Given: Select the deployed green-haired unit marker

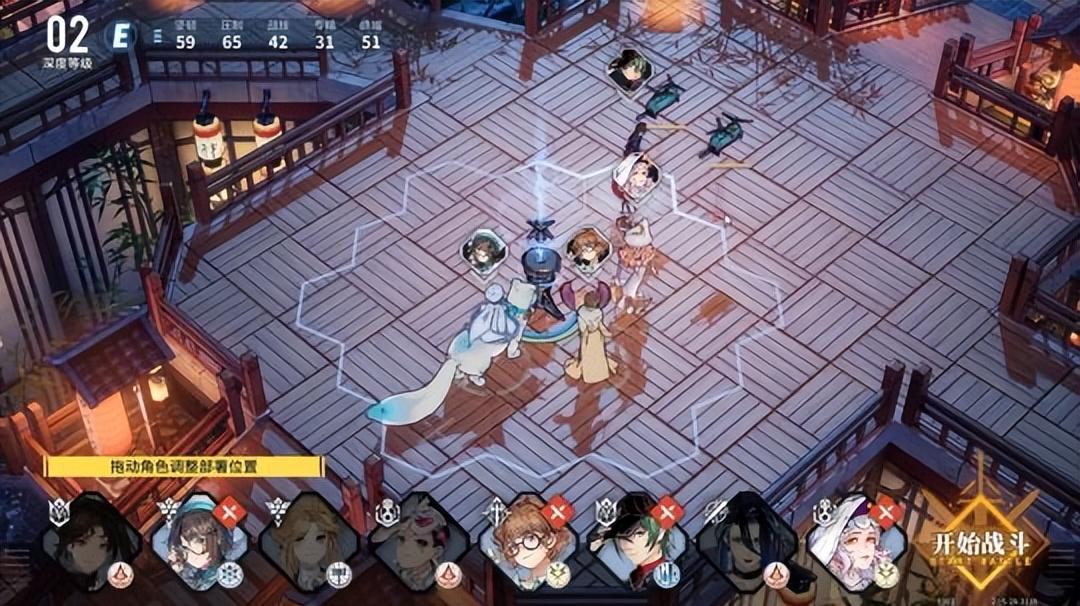Looking at the screenshot, I should (x=630, y=69).
